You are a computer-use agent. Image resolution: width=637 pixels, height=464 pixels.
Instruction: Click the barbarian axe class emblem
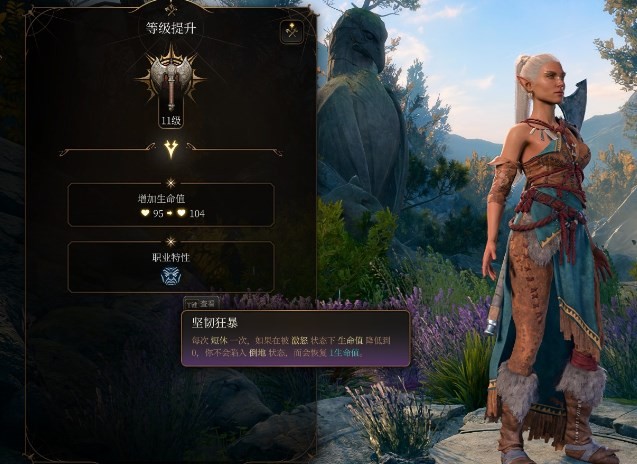[x=170, y=80]
